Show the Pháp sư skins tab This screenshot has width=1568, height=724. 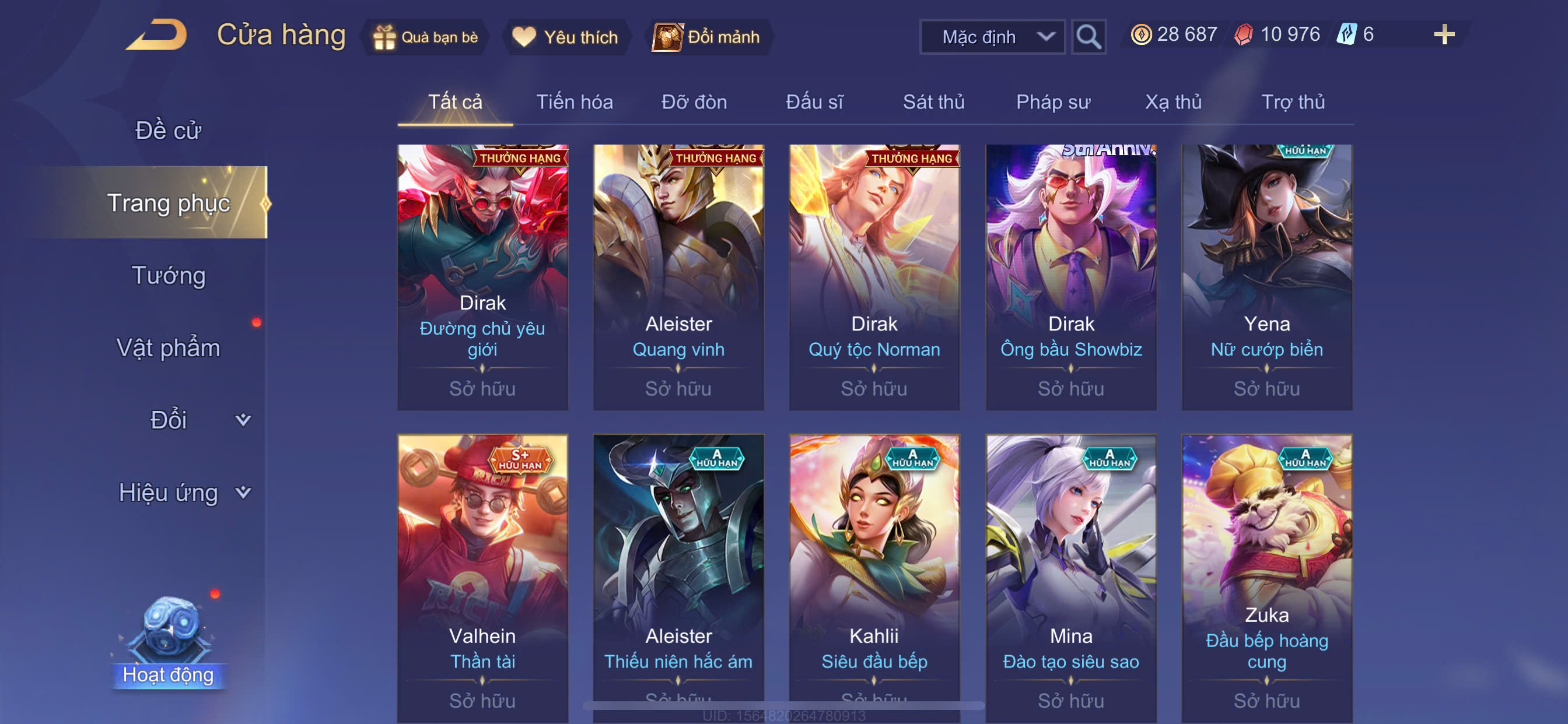click(1053, 101)
